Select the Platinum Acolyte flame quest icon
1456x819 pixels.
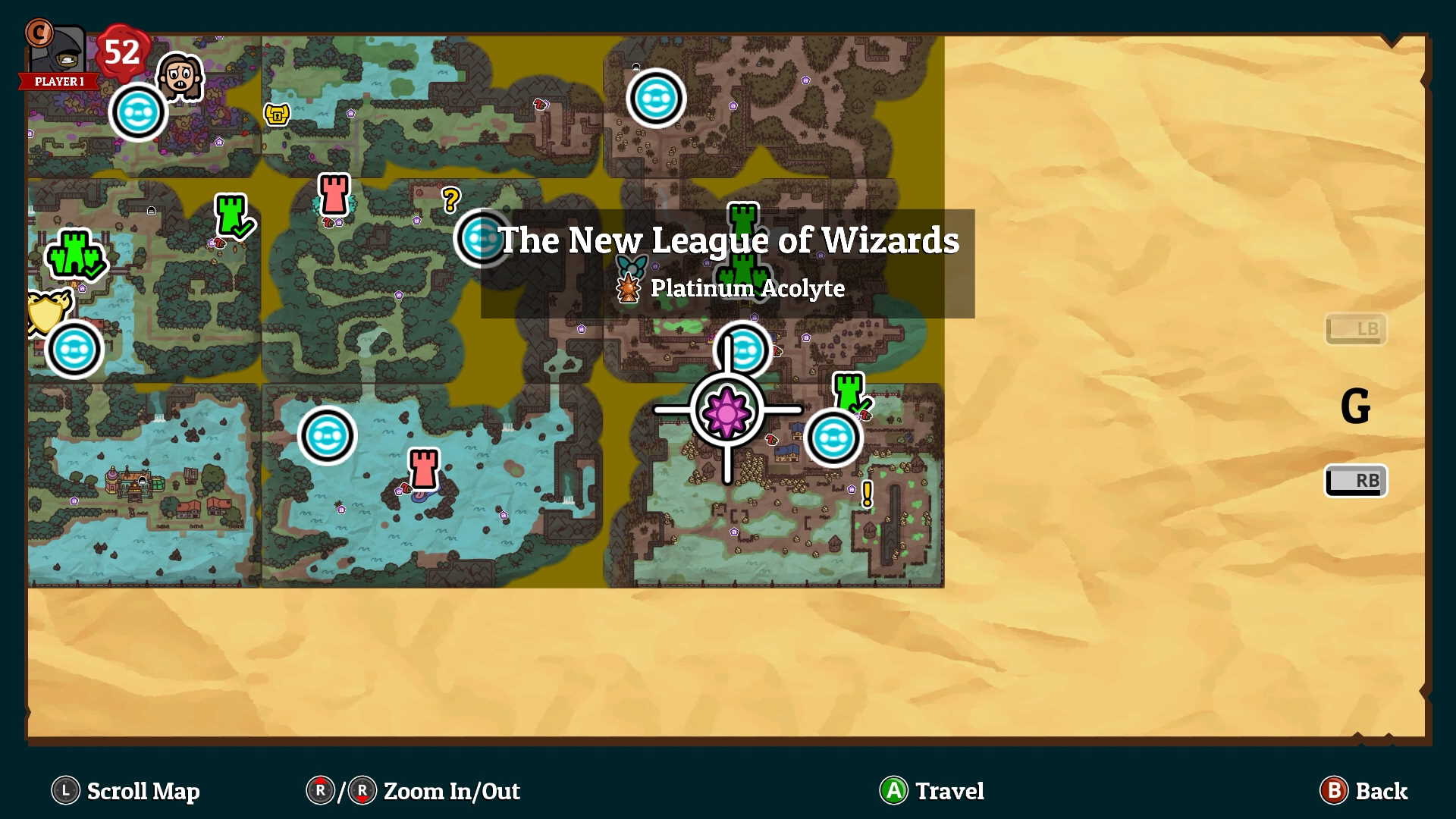tap(630, 288)
